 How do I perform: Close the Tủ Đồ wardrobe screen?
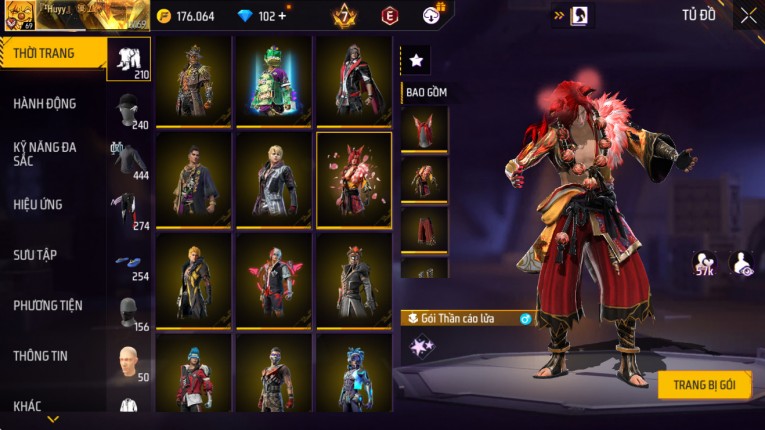coord(748,16)
